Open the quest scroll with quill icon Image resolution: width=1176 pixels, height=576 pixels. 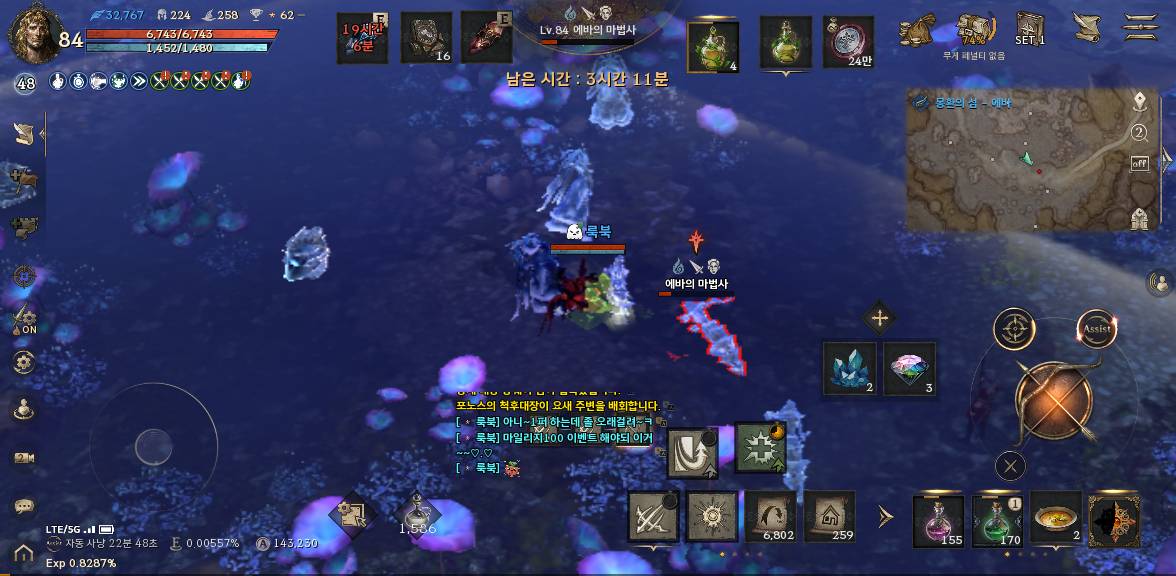[x=1086, y=26]
